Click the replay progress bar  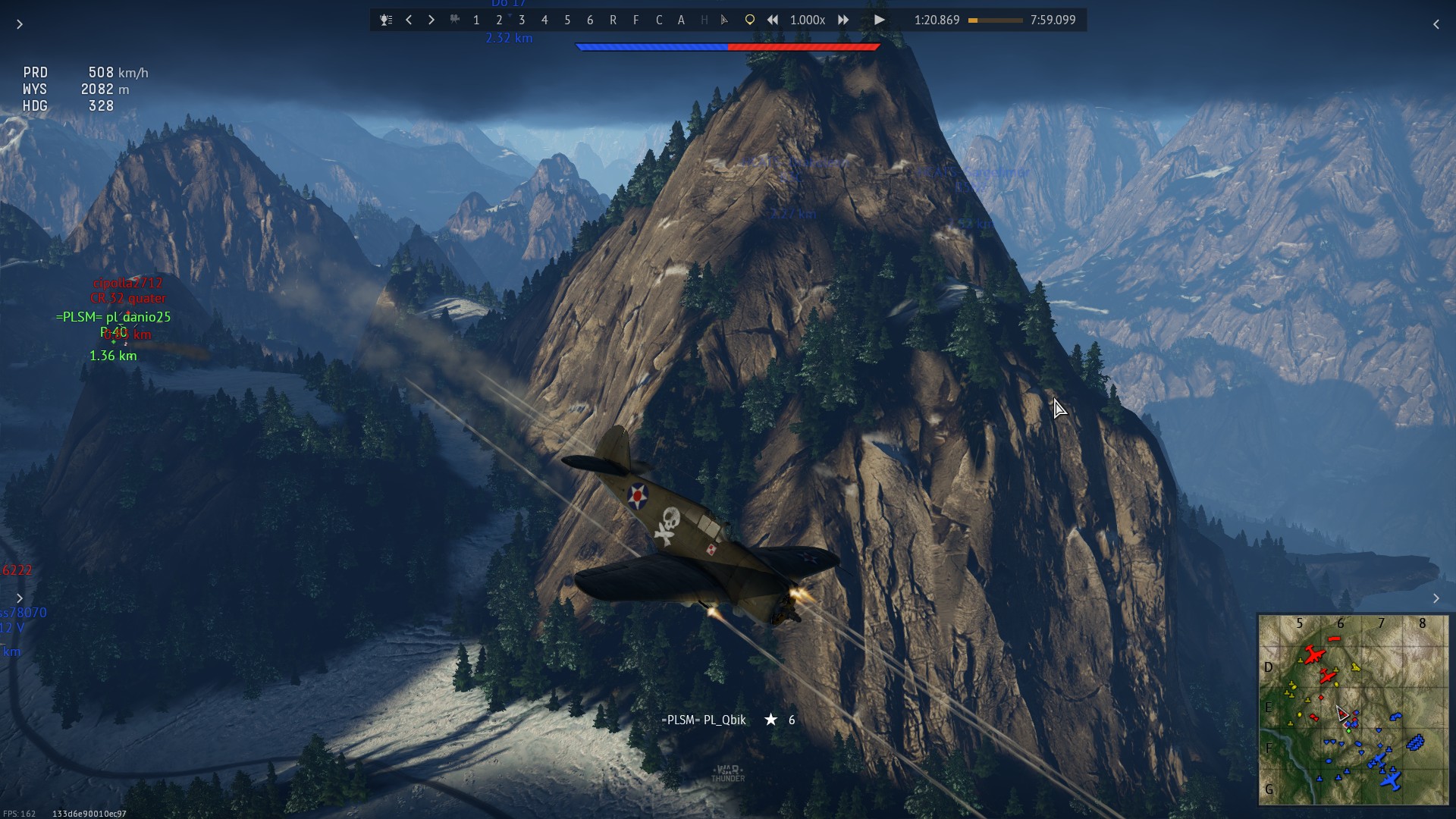pyautogui.click(x=995, y=20)
